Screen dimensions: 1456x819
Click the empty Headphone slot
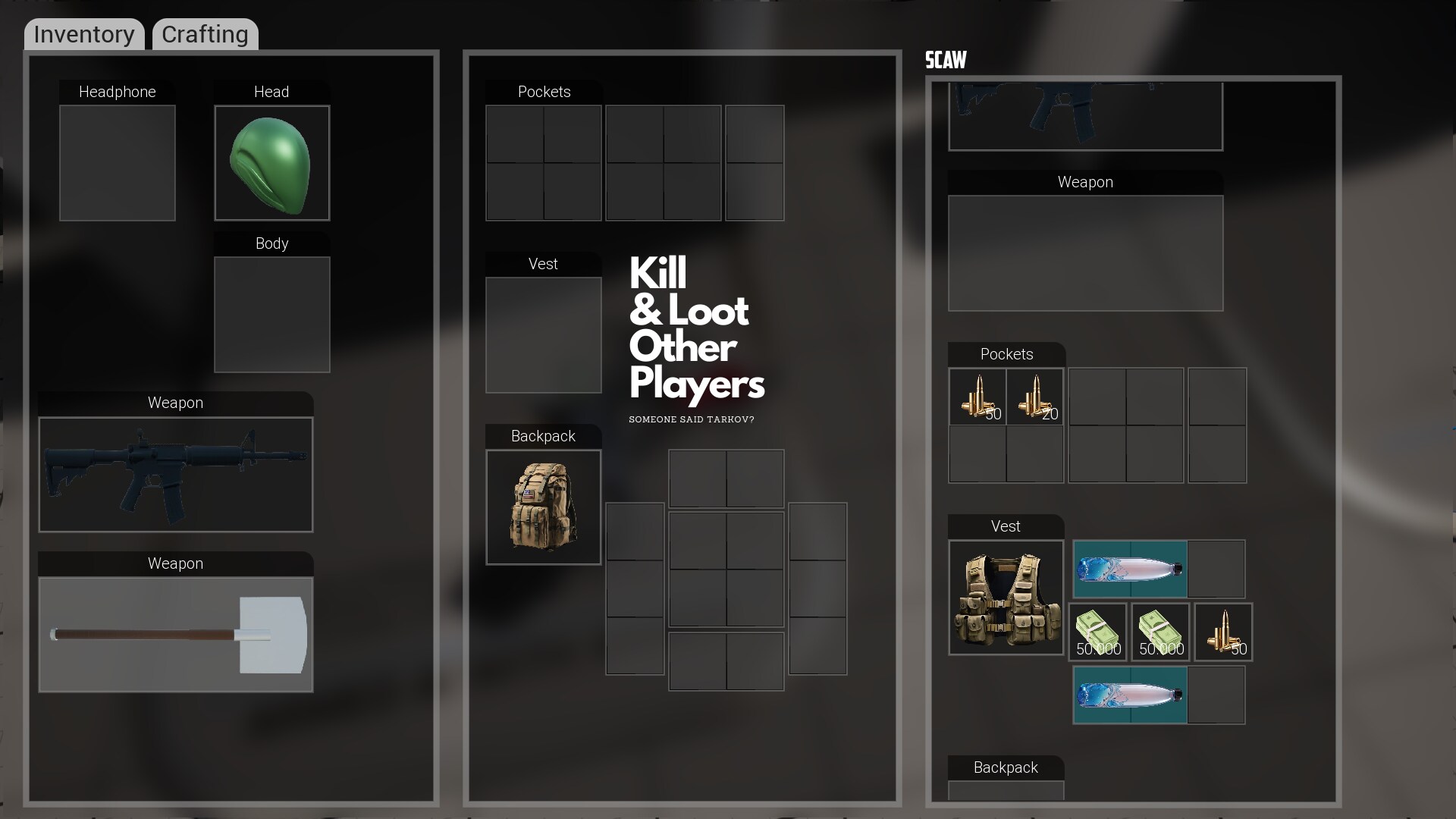click(117, 162)
